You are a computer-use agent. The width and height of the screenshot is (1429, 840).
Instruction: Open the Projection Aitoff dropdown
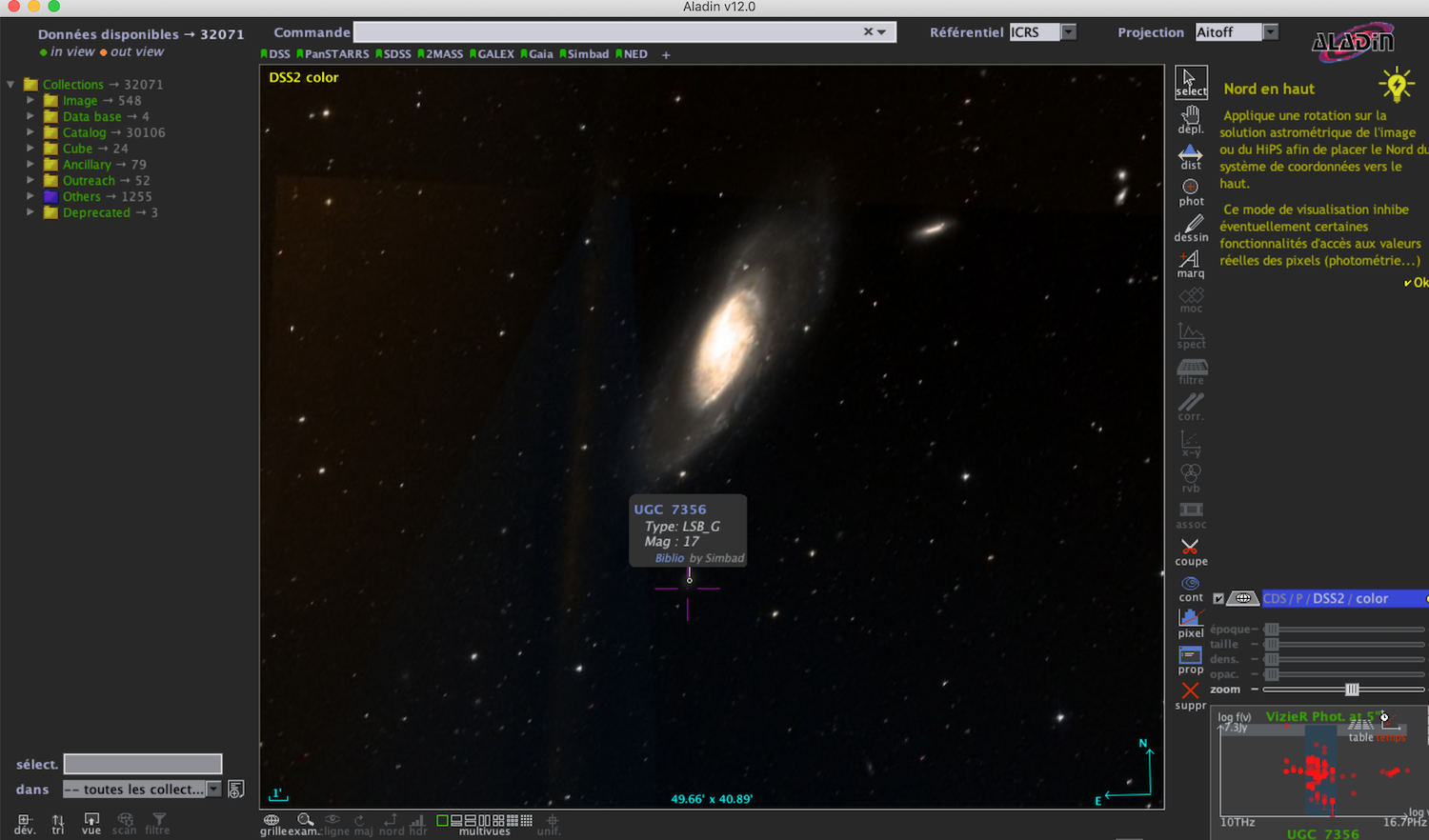tap(1270, 32)
